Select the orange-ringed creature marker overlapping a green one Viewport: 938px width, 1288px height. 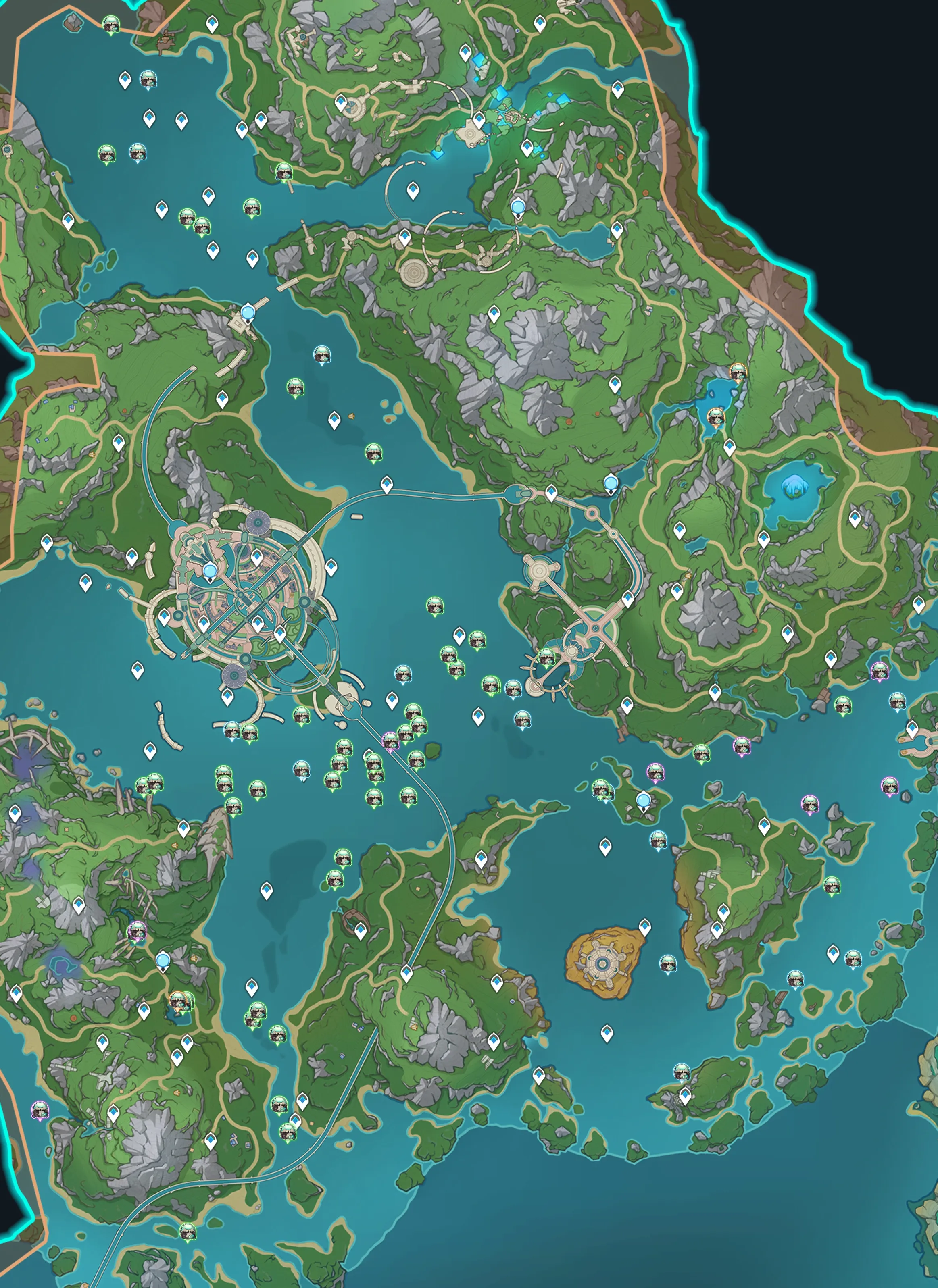(x=178, y=999)
